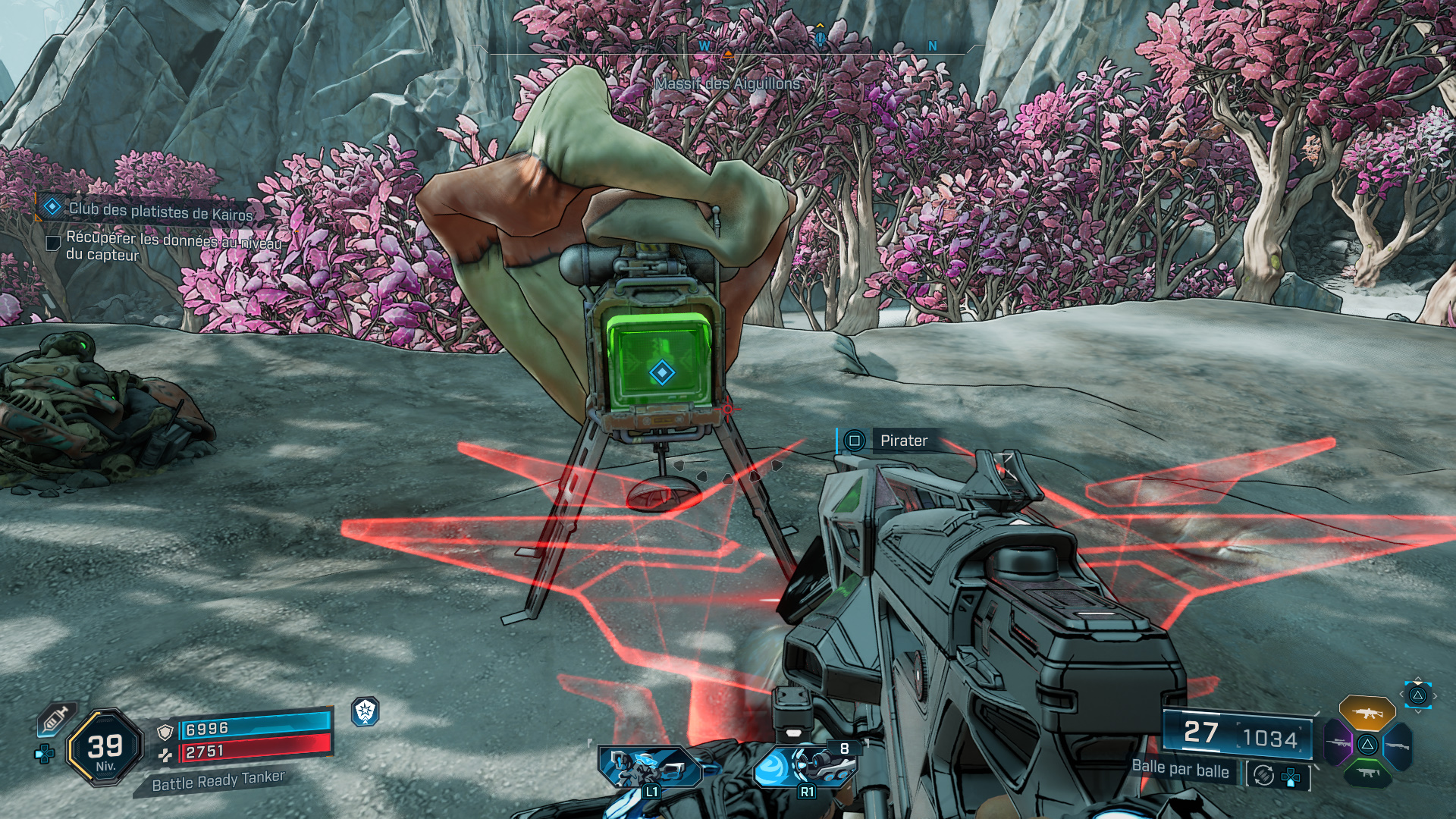Check the data retrieval objective checkbox

(53, 243)
